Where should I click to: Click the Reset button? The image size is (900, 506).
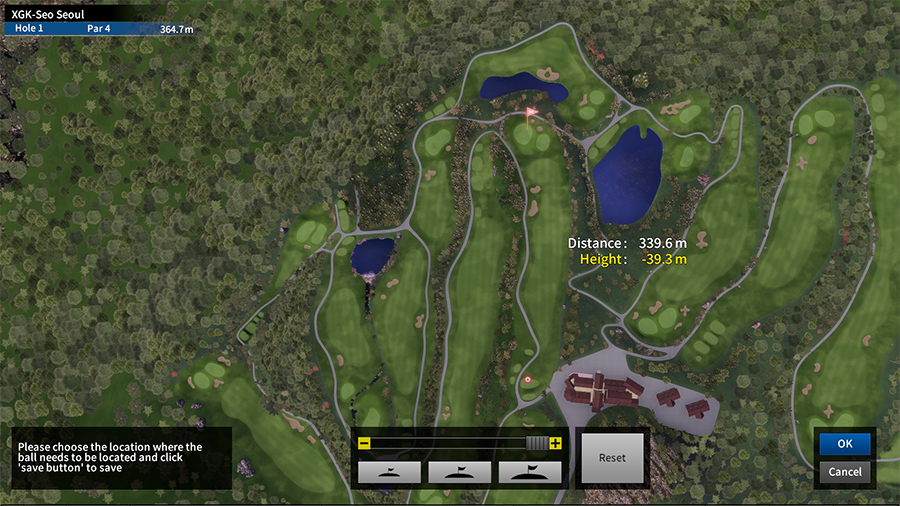(x=612, y=458)
